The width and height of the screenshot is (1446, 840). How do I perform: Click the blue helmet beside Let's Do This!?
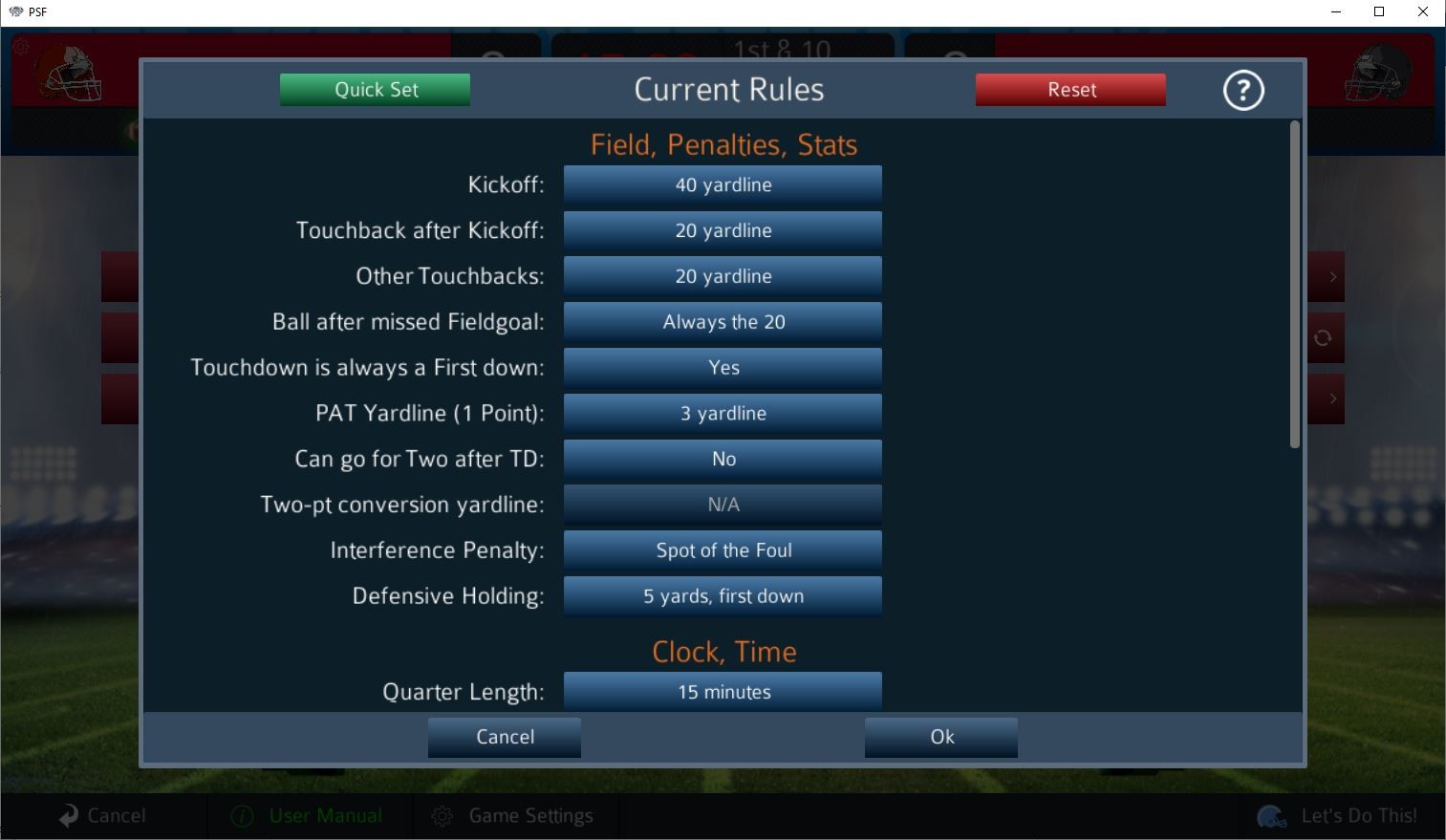1271,817
